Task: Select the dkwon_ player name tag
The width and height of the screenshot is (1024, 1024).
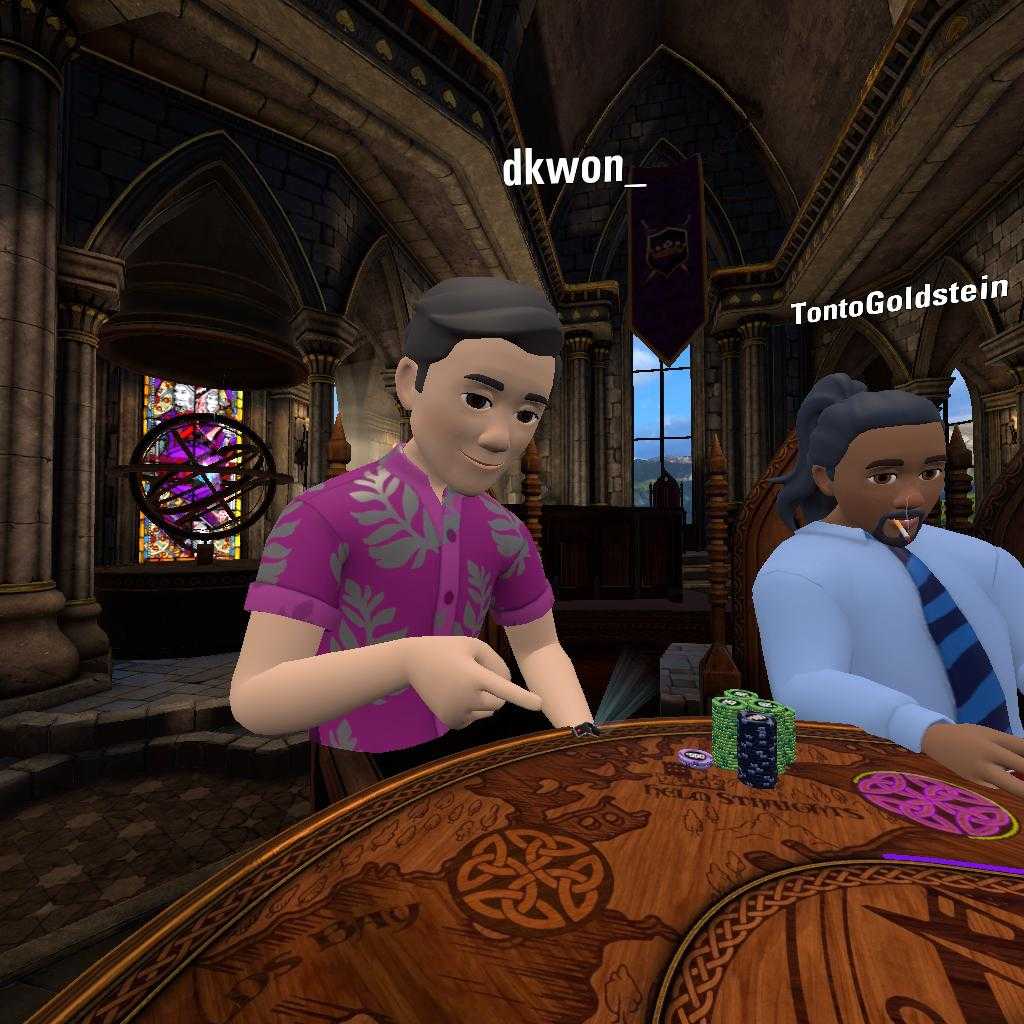Action: [x=573, y=169]
